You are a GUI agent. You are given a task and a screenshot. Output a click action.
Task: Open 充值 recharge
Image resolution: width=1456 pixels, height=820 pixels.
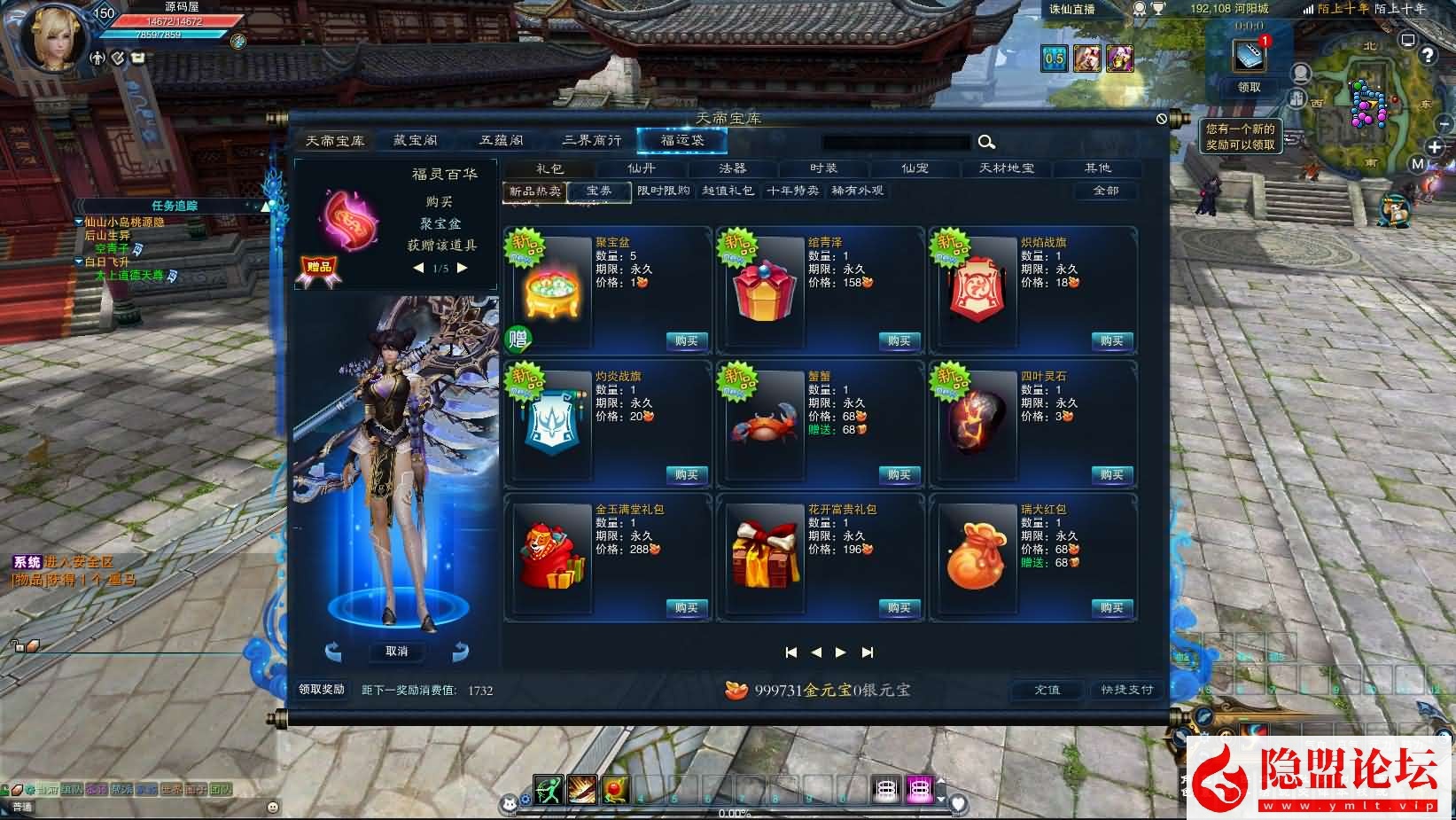pyautogui.click(x=1047, y=690)
